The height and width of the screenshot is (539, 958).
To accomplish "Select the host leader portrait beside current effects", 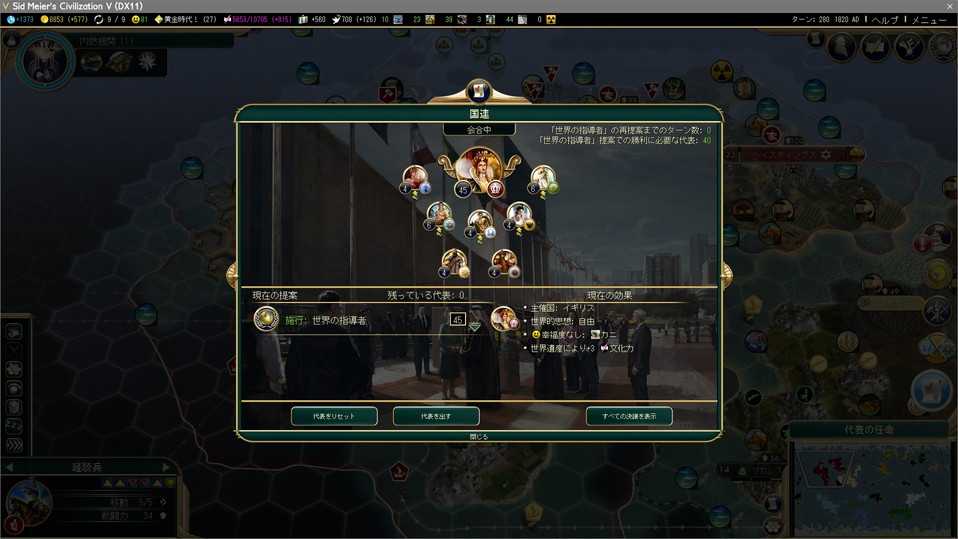I will [505, 318].
